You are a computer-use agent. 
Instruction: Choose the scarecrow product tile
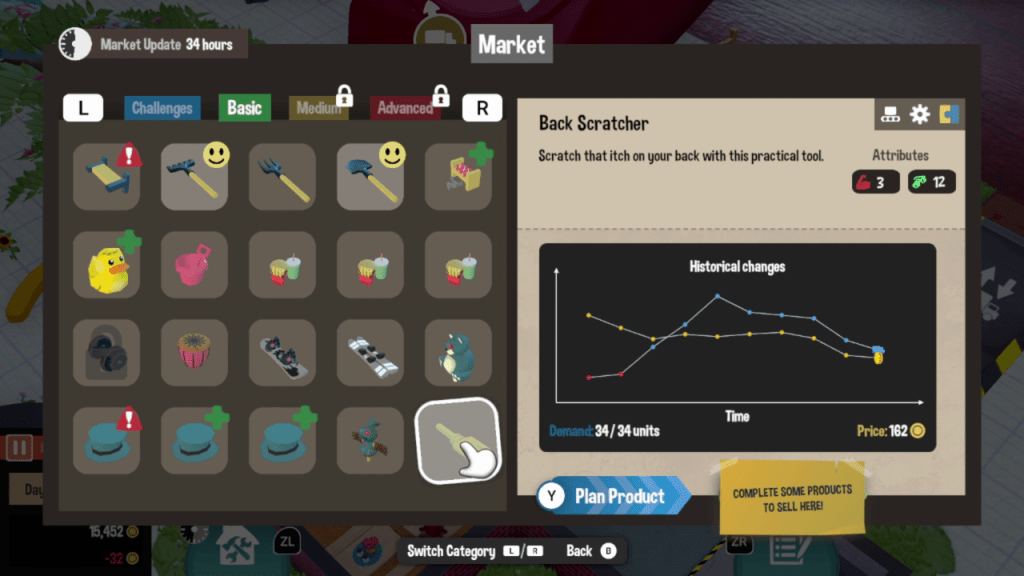pyautogui.click(x=370, y=441)
